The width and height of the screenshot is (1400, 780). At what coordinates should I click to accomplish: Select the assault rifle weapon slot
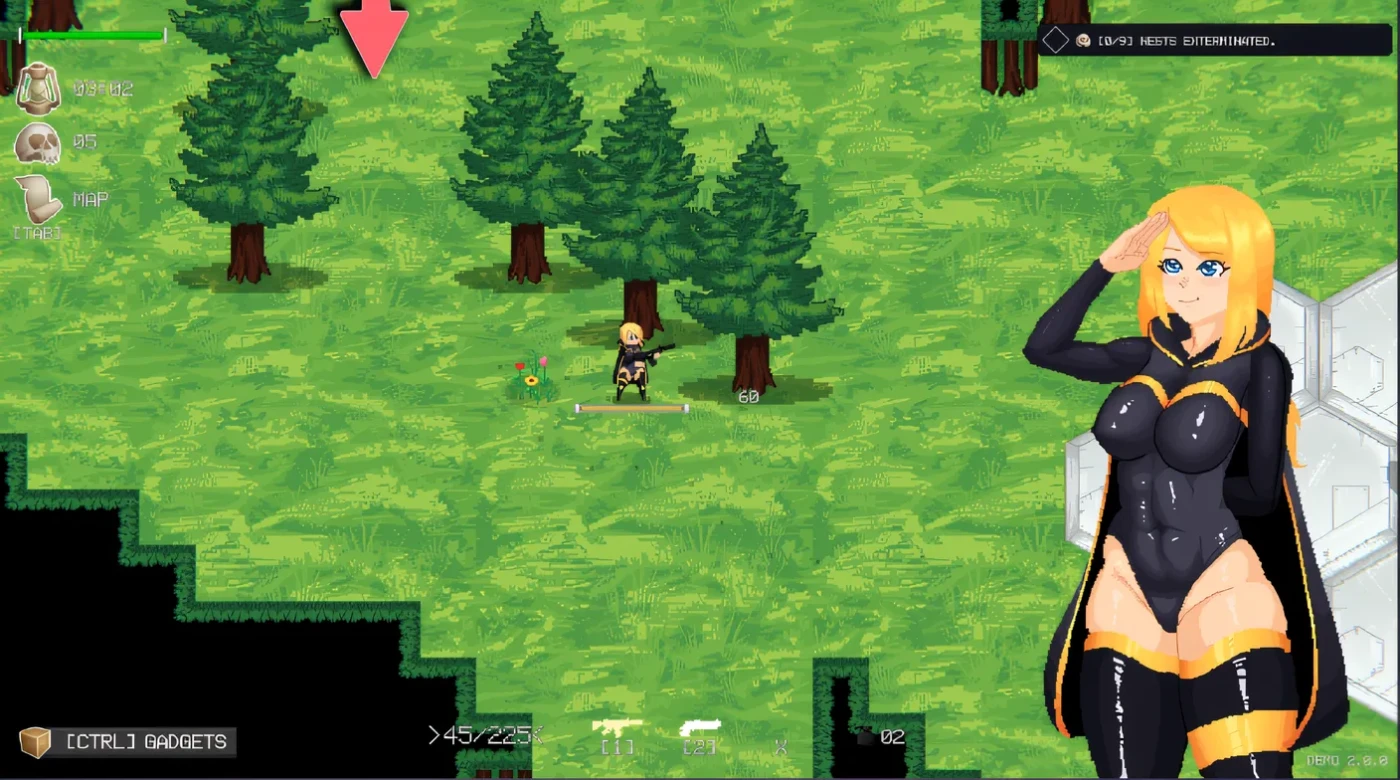617,729
